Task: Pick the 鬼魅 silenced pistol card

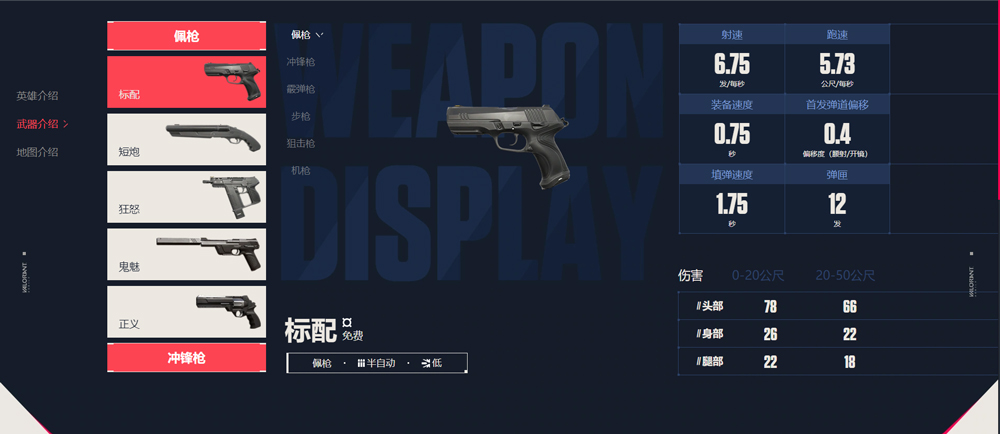Action: pos(187,254)
